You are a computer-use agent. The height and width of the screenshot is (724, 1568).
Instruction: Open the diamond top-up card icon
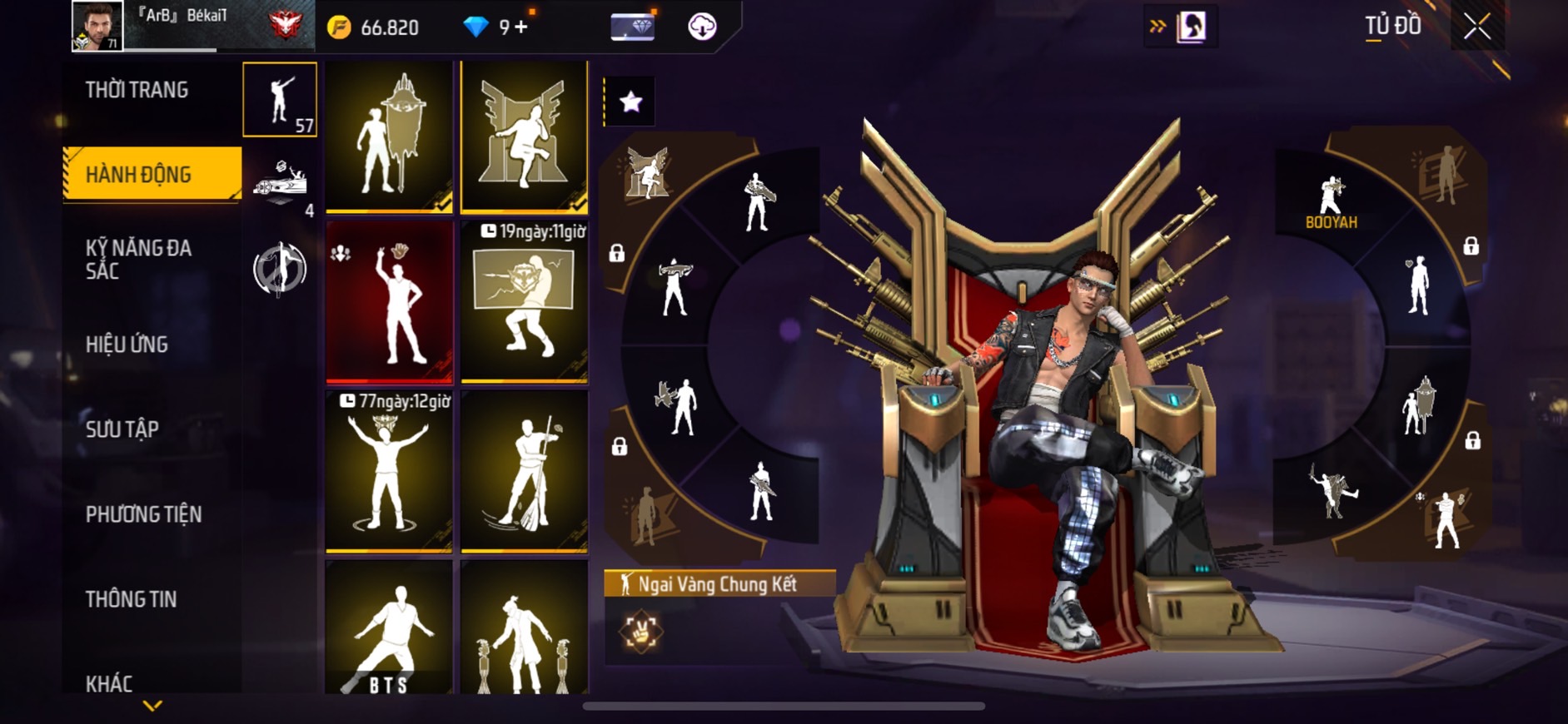click(x=632, y=27)
